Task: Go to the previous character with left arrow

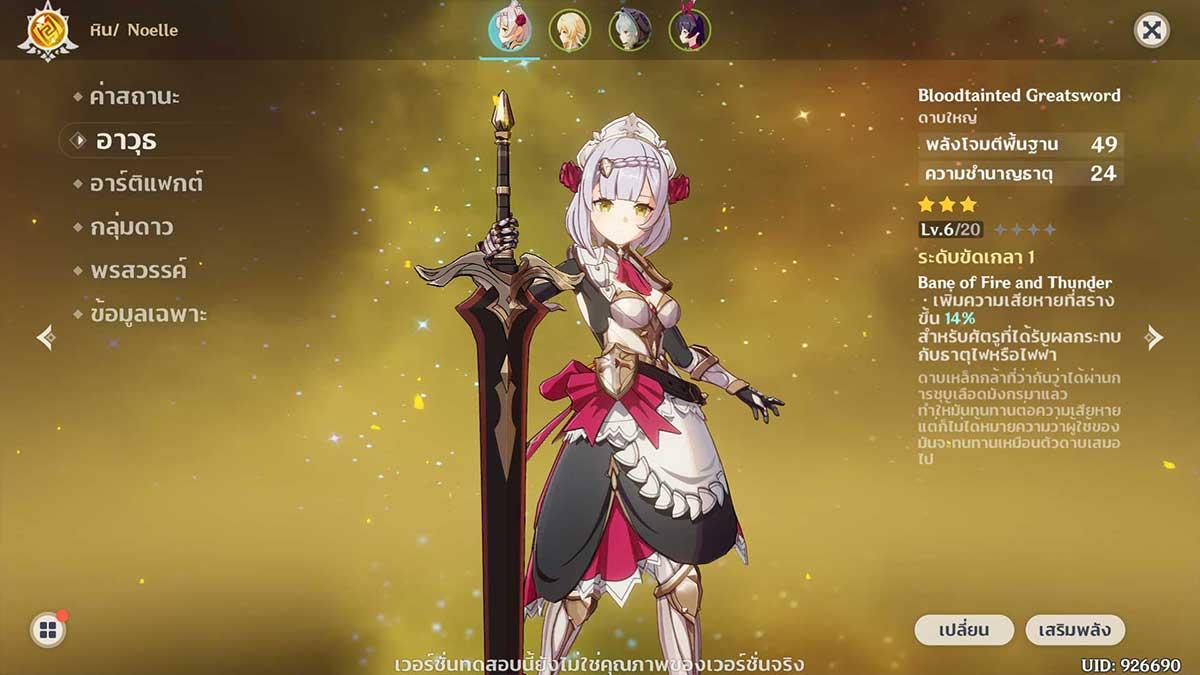Action: (46, 337)
